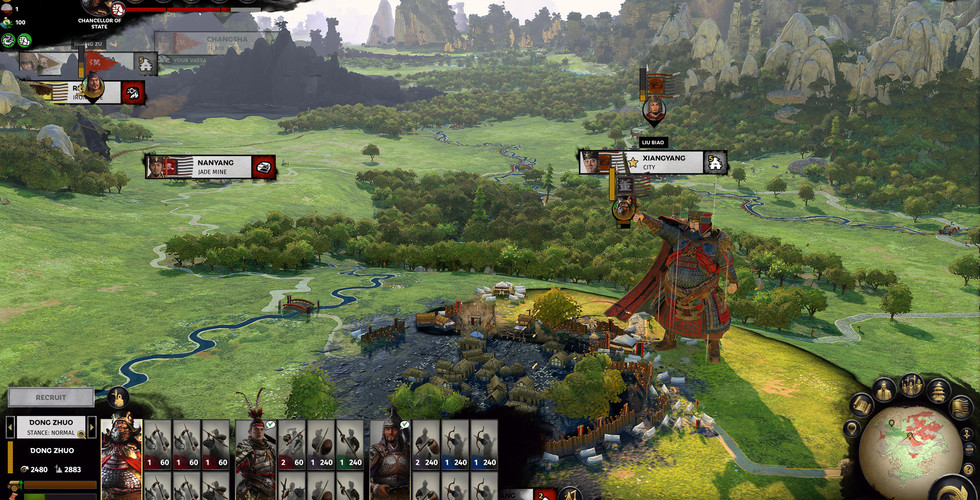The height and width of the screenshot is (500, 980).
Task: Click the Recruit button
Action: point(51,397)
